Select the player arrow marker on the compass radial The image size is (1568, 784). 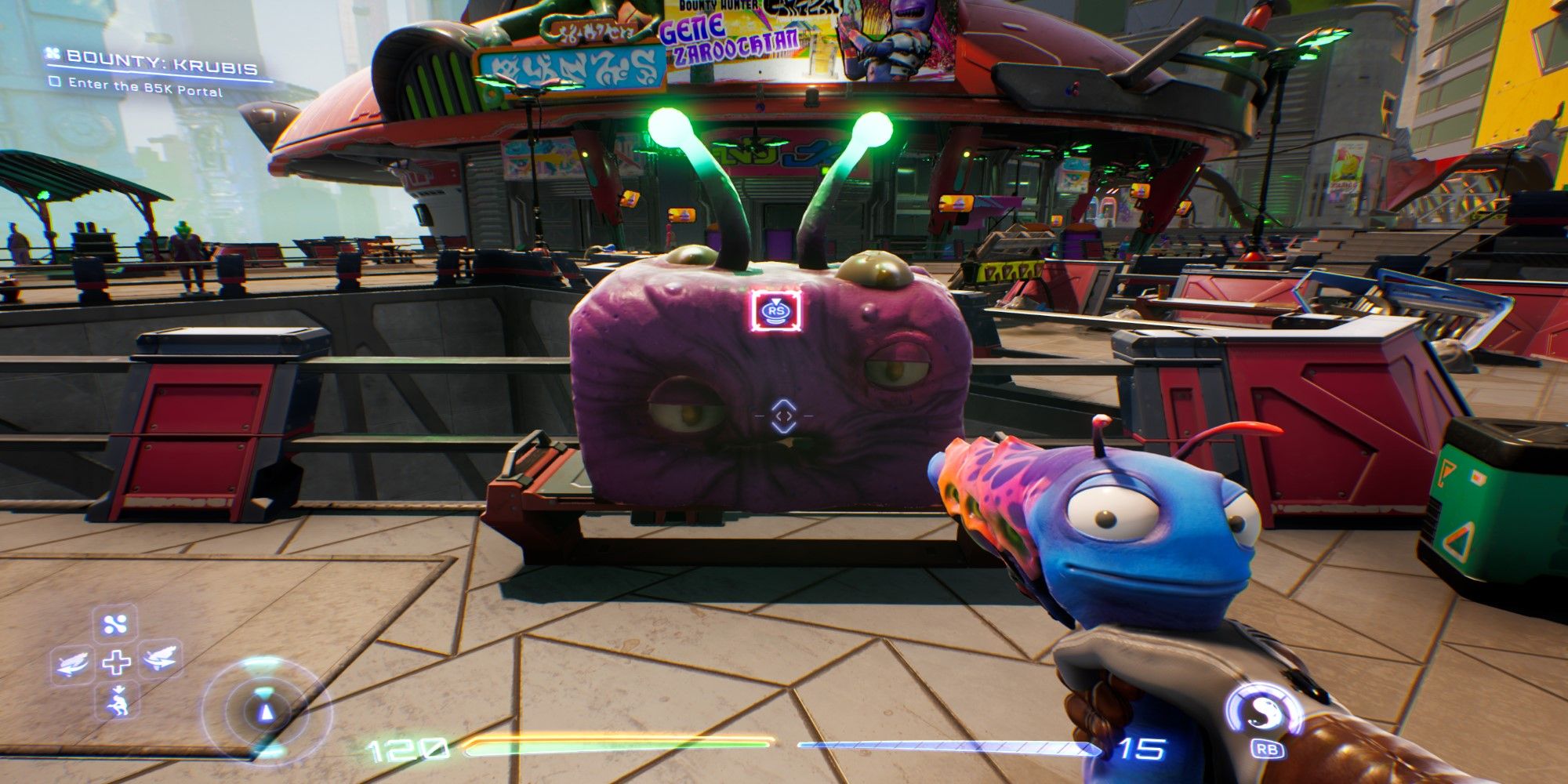267,713
